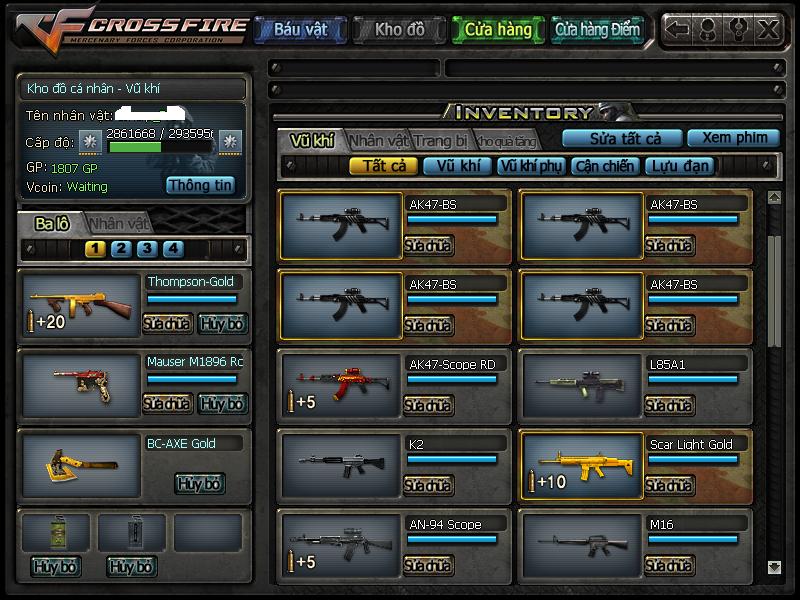Repair the K2 rifle with Sửa chữa
The height and width of the screenshot is (600, 800).
coord(428,485)
